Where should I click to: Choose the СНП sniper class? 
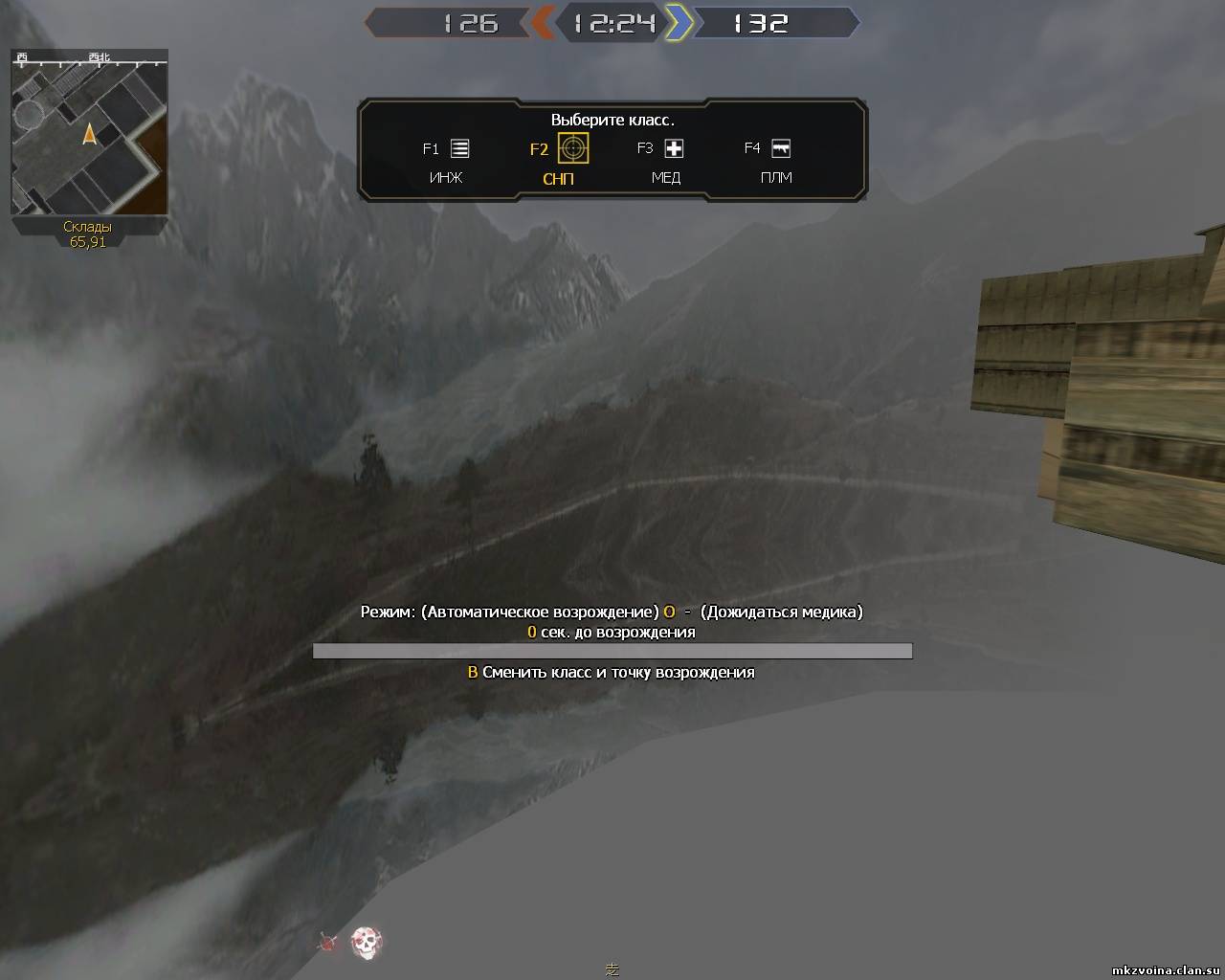(572, 149)
